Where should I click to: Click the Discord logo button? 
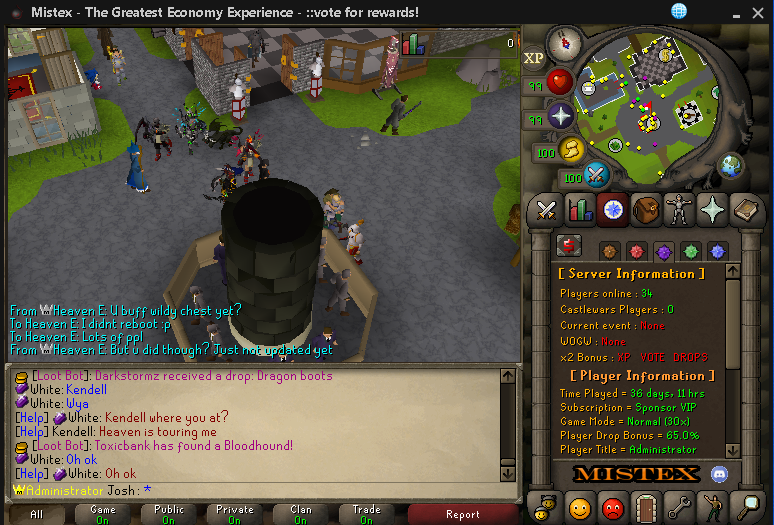tap(718, 473)
